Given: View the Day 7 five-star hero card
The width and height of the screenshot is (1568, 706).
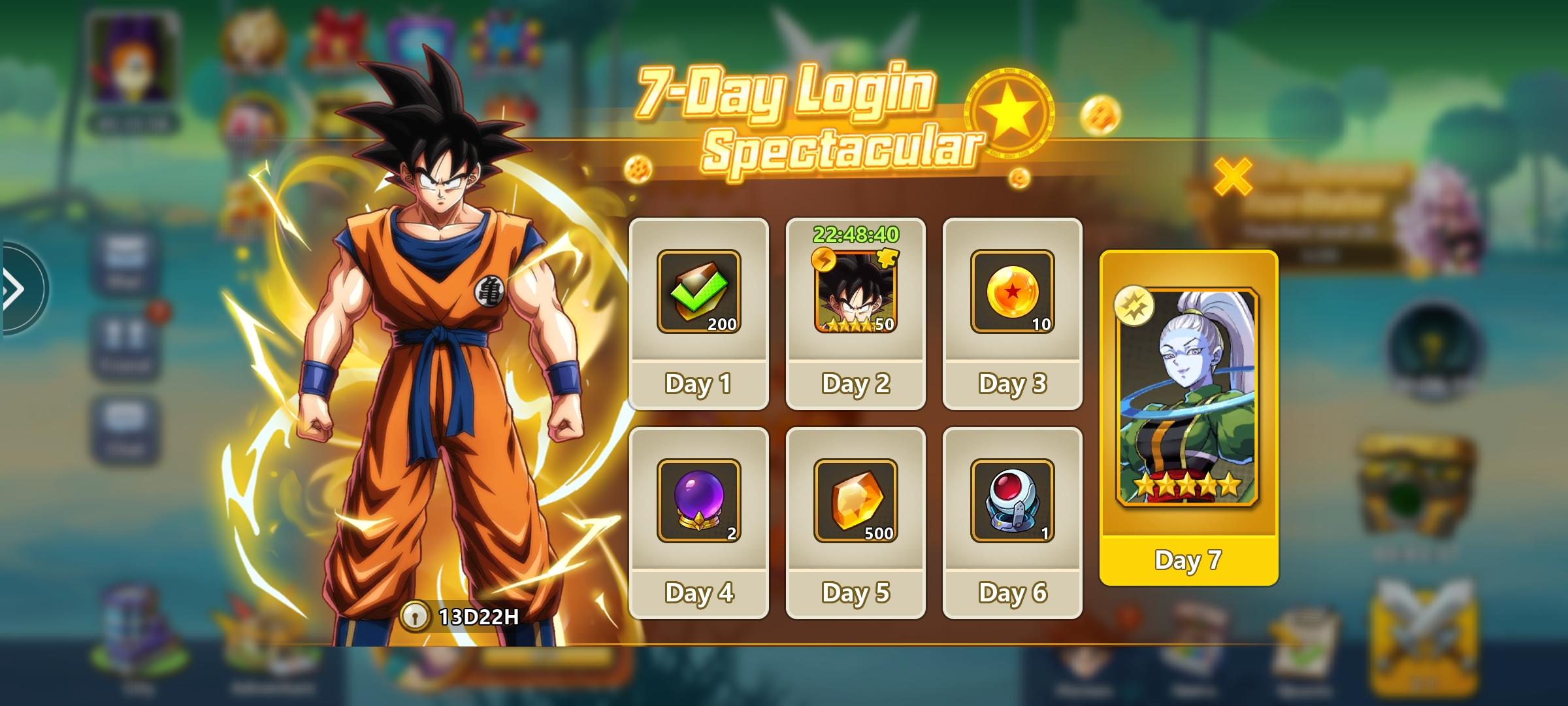Looking at the screenshot, I should tap(1188, 399).
